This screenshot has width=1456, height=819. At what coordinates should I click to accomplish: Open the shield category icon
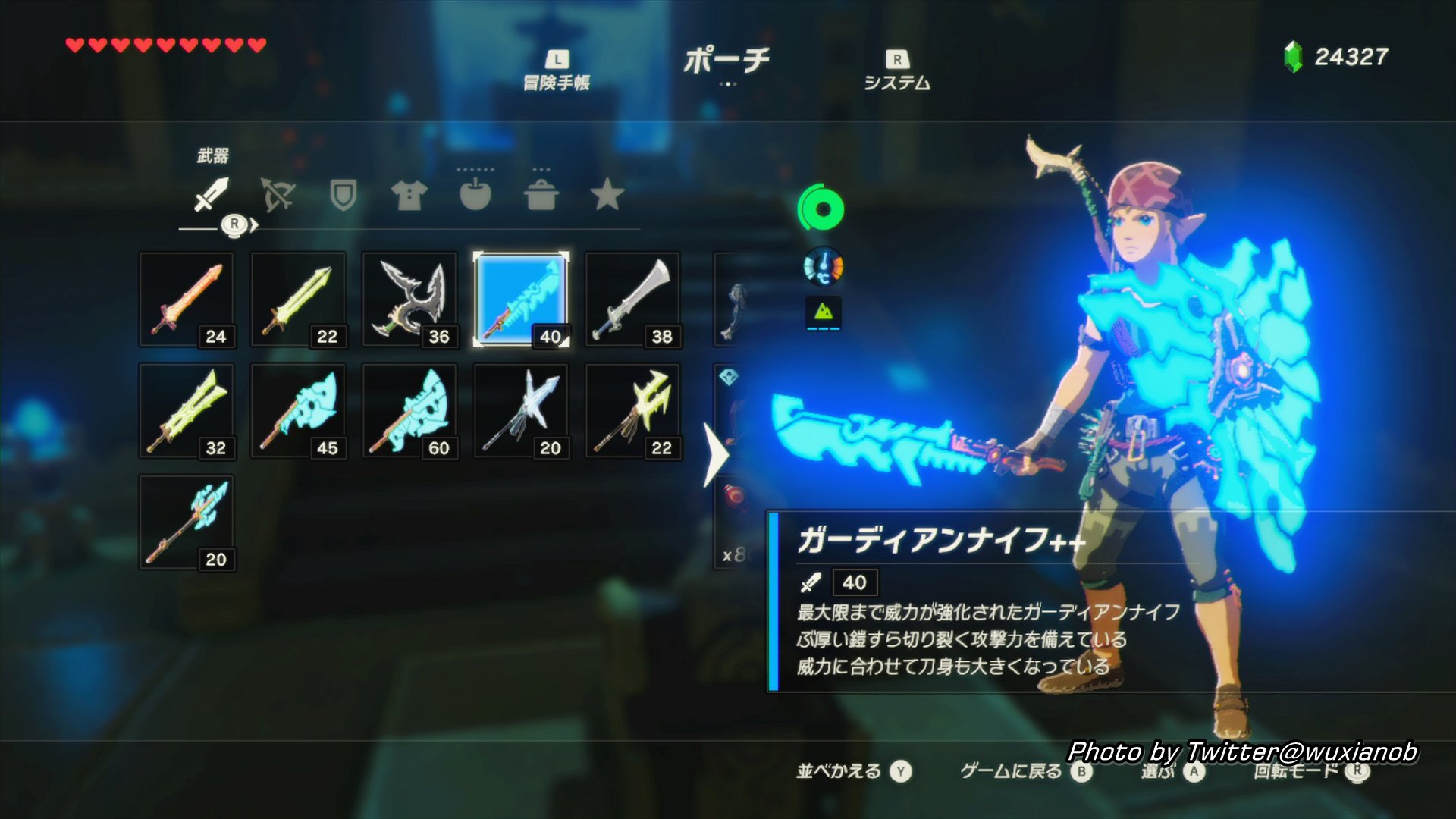coord(343,196)
